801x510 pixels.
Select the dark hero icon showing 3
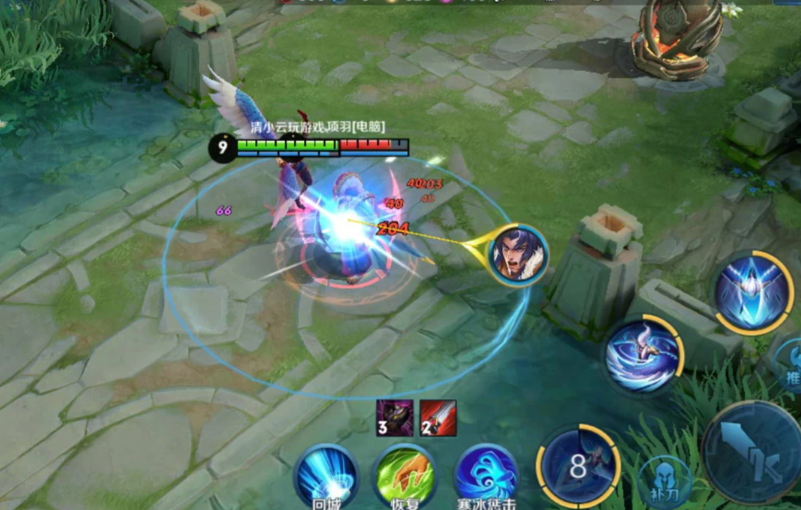(x=393, y=417)
